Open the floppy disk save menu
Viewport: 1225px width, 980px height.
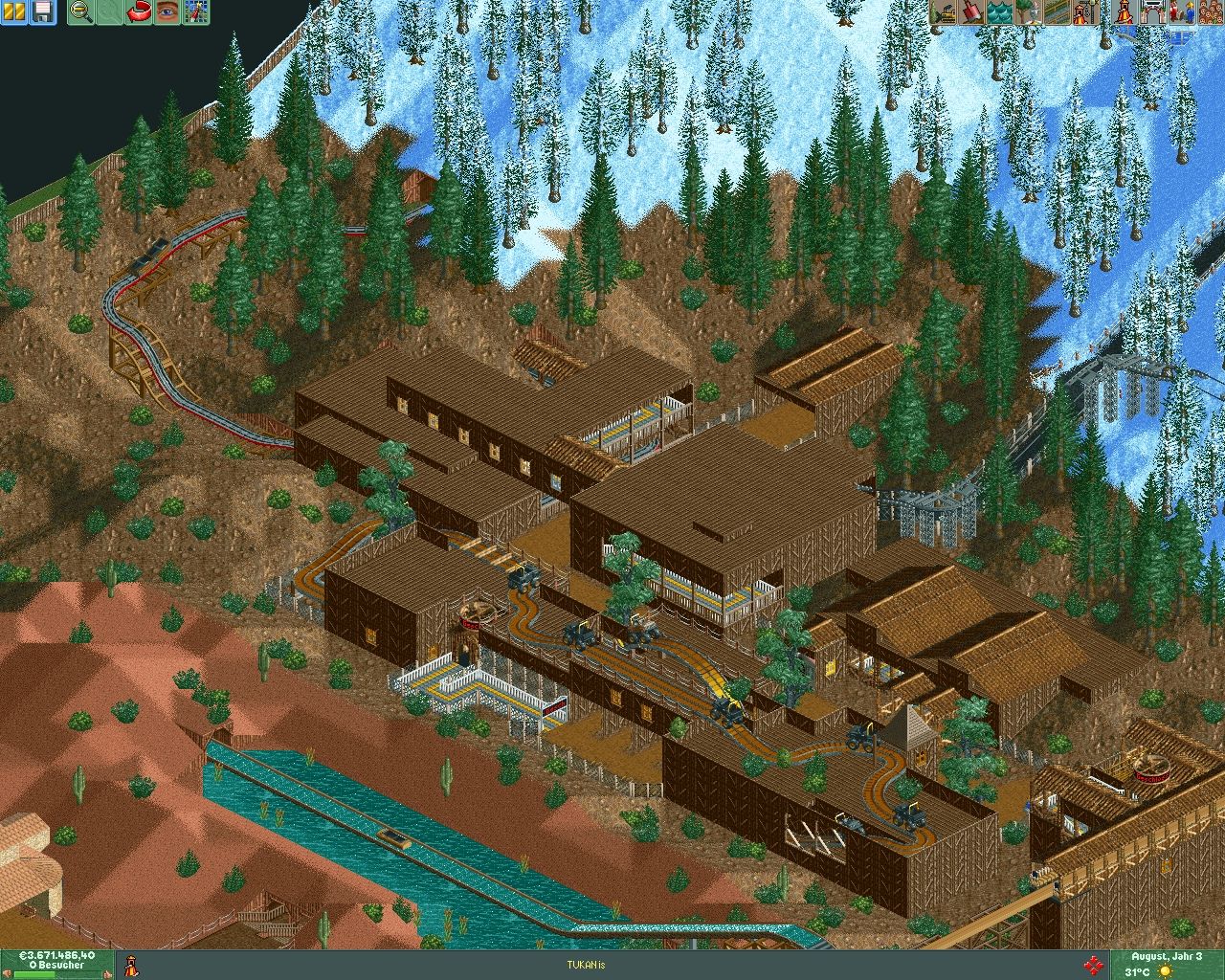[43, 12]
